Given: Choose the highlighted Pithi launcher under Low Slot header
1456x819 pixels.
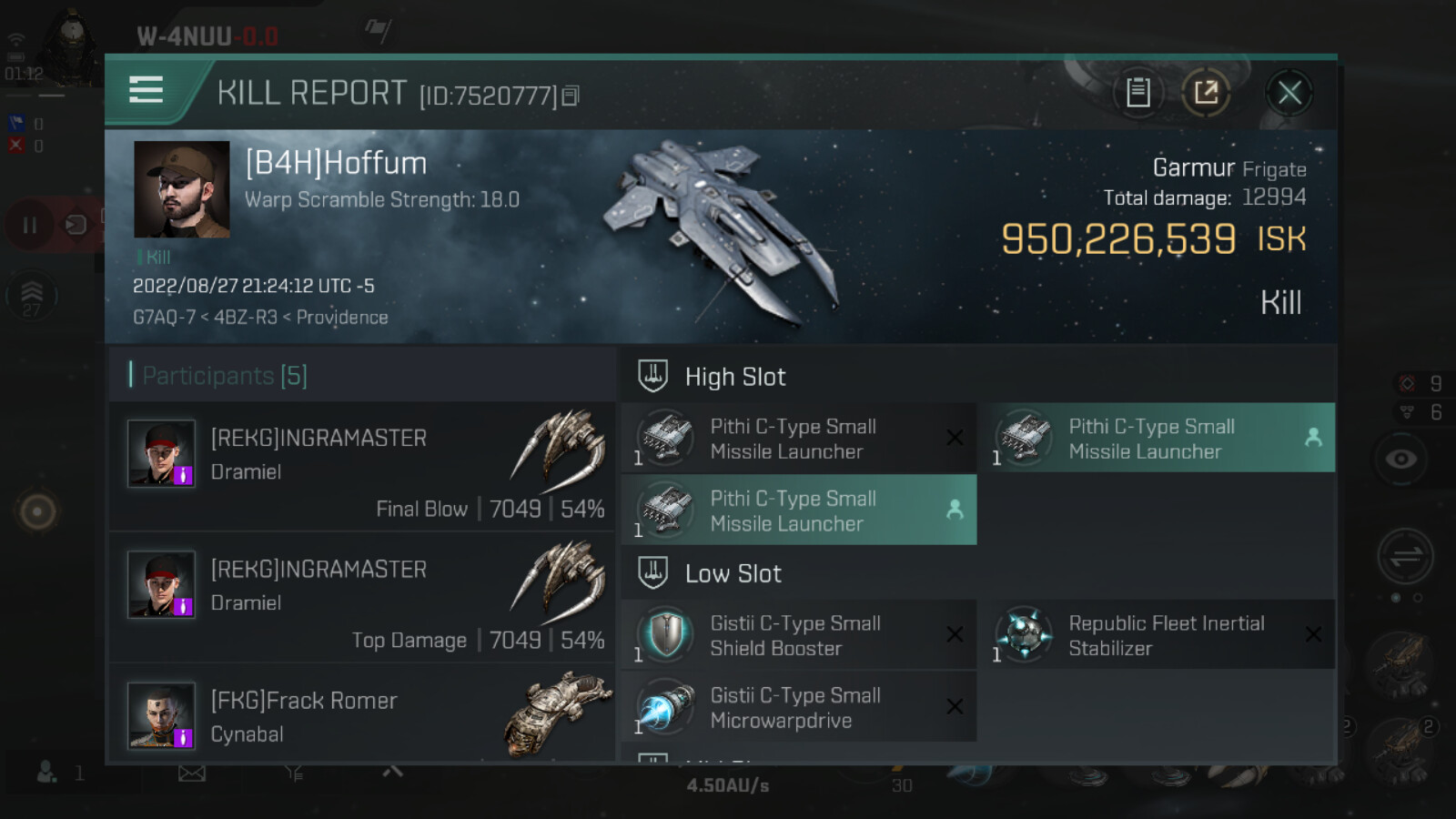Looking at the screenshot, I should coord(797,511).
